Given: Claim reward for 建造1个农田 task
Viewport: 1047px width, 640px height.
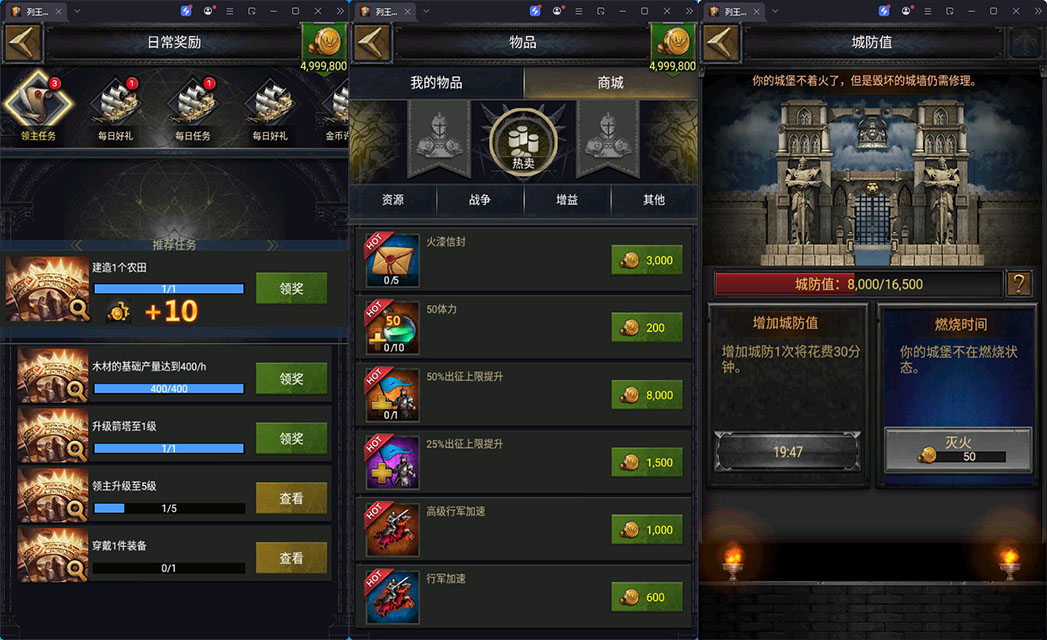Looking at the screenshot, I should point(291,288).
